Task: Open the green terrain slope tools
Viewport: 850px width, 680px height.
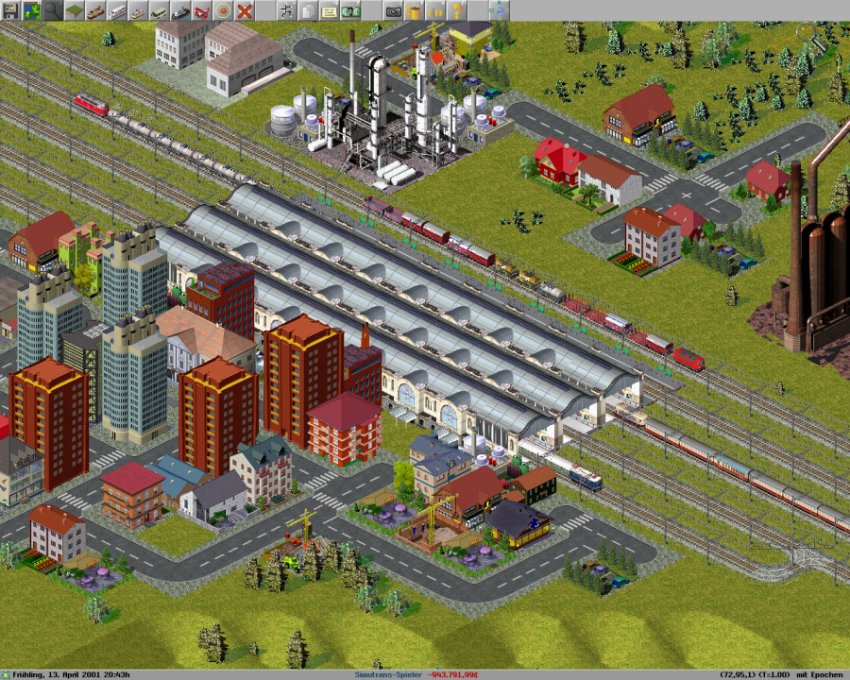Action: coord(74,10)
